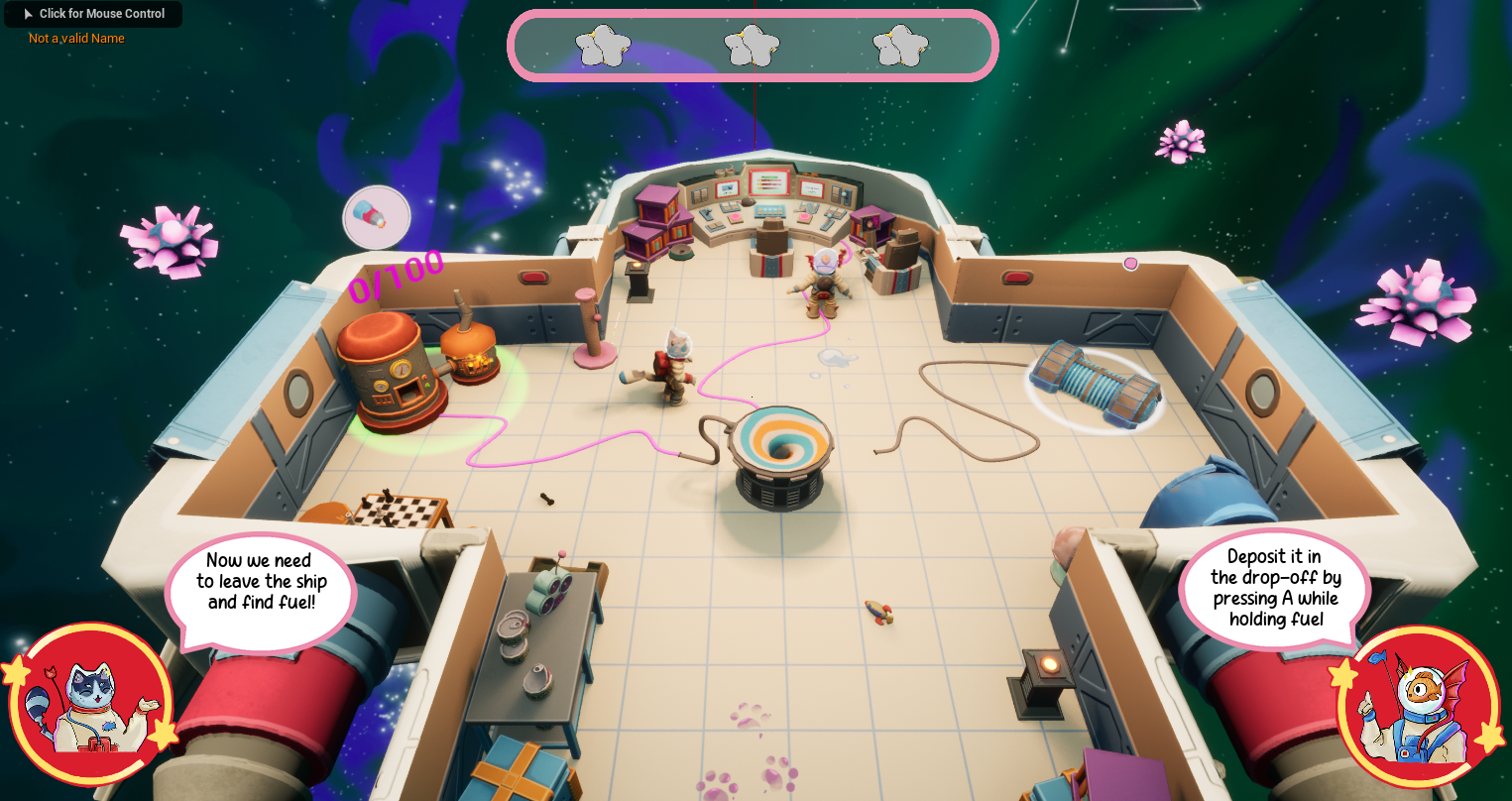Click the fuel canister objective bubble
The width and height of the screenshot is (1512, 801).
(377, 216)
